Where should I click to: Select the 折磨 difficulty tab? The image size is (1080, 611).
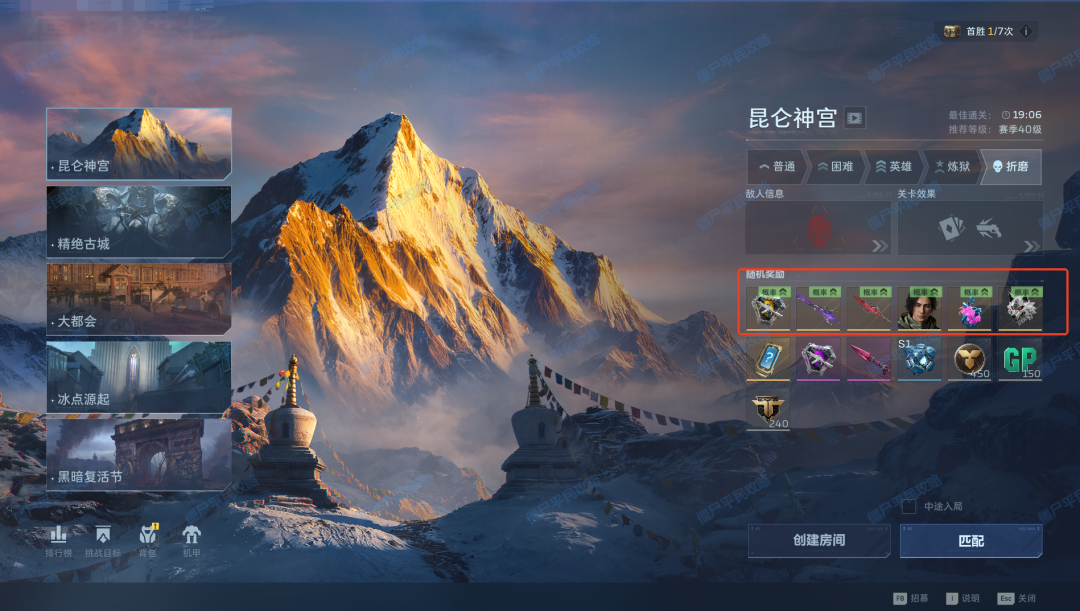1010,167
